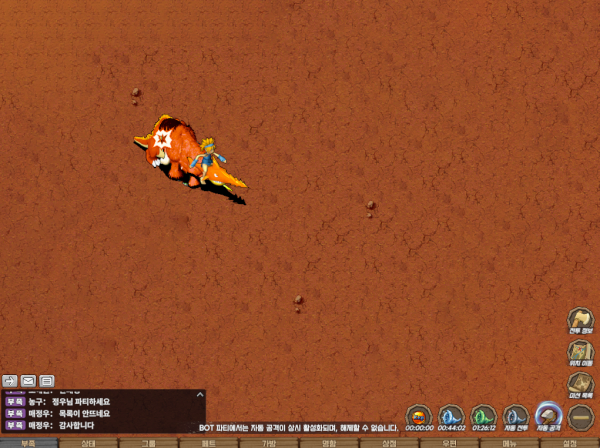Open the 부족 tribe menu
The width and height of the screenshot is (600, 448).
(28, 442)
